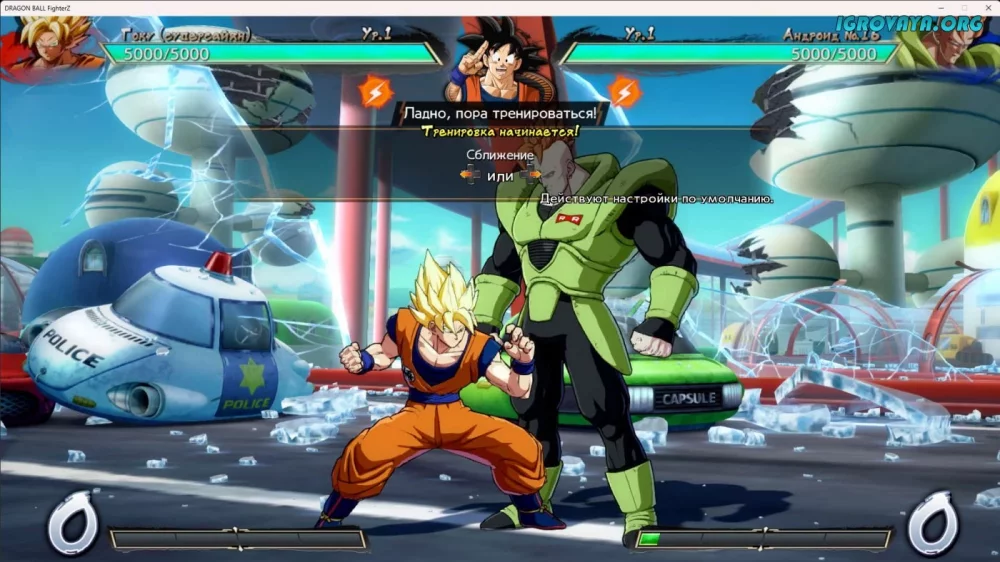Select Super Saiyan Goku's portrait beside his health bar
The width and height of the screenshot is (1000, 562).
click(50, 47)
